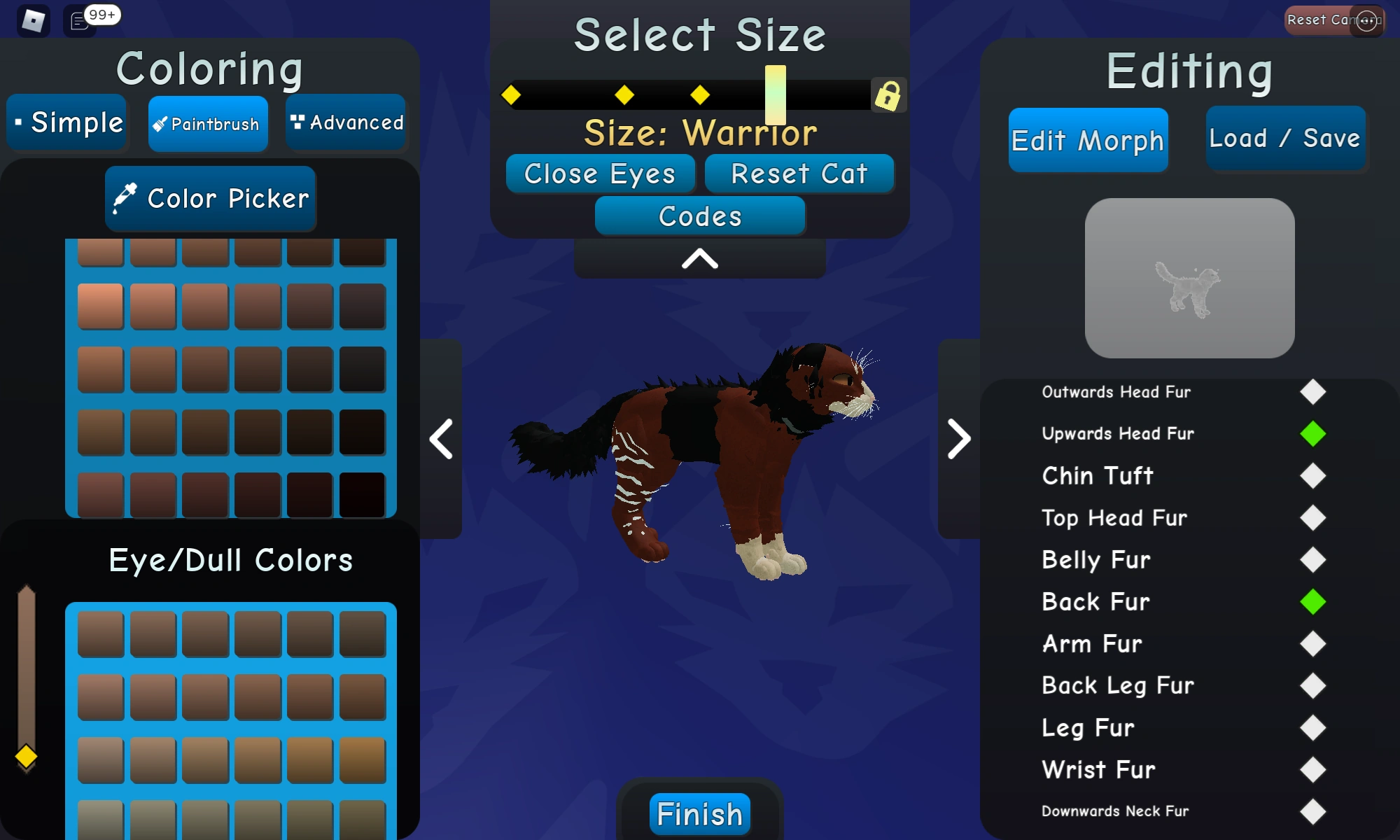Disable Back Fur
Screen dimensions: 1400x840
coord(1312,602)
